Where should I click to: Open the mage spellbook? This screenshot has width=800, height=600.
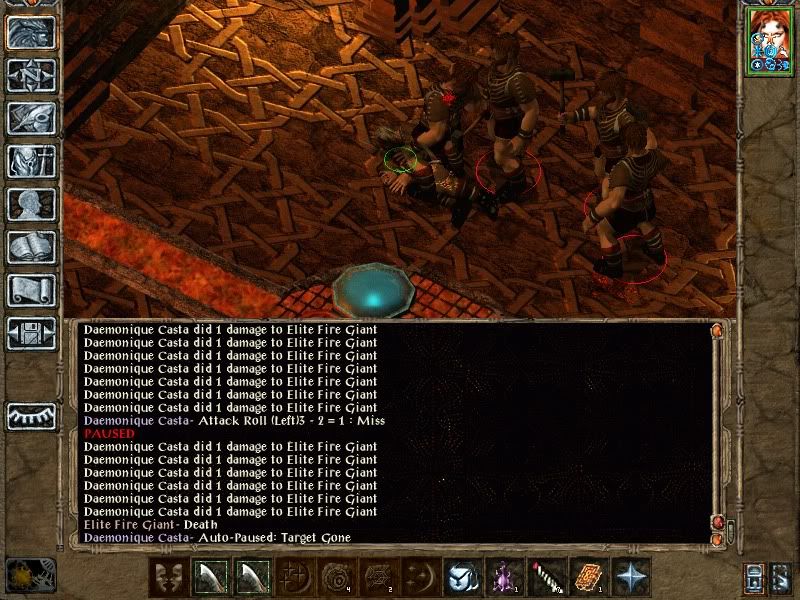pyautogui.click(x=32, y=247)
